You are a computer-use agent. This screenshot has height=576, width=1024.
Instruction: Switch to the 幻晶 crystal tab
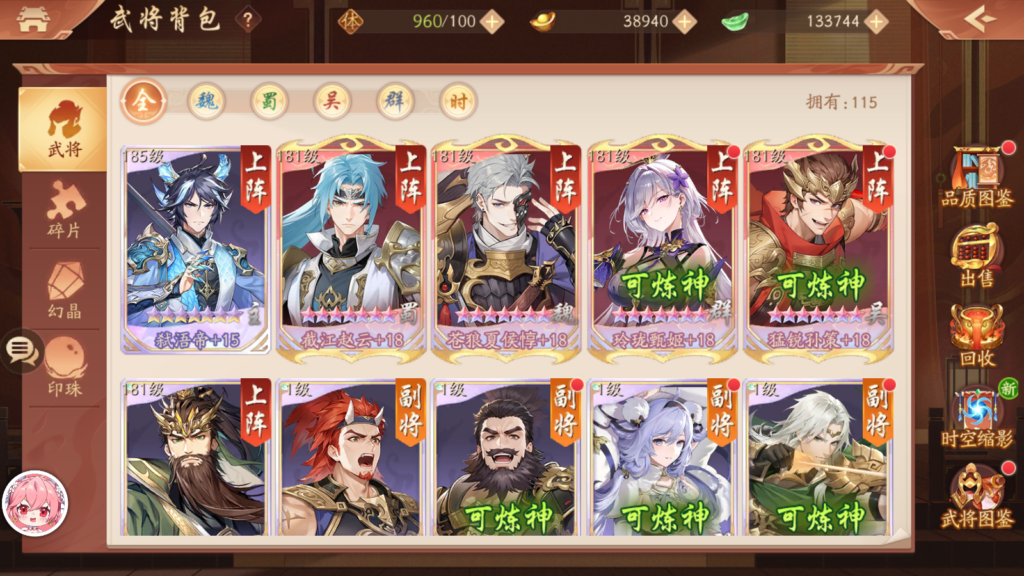64,291
